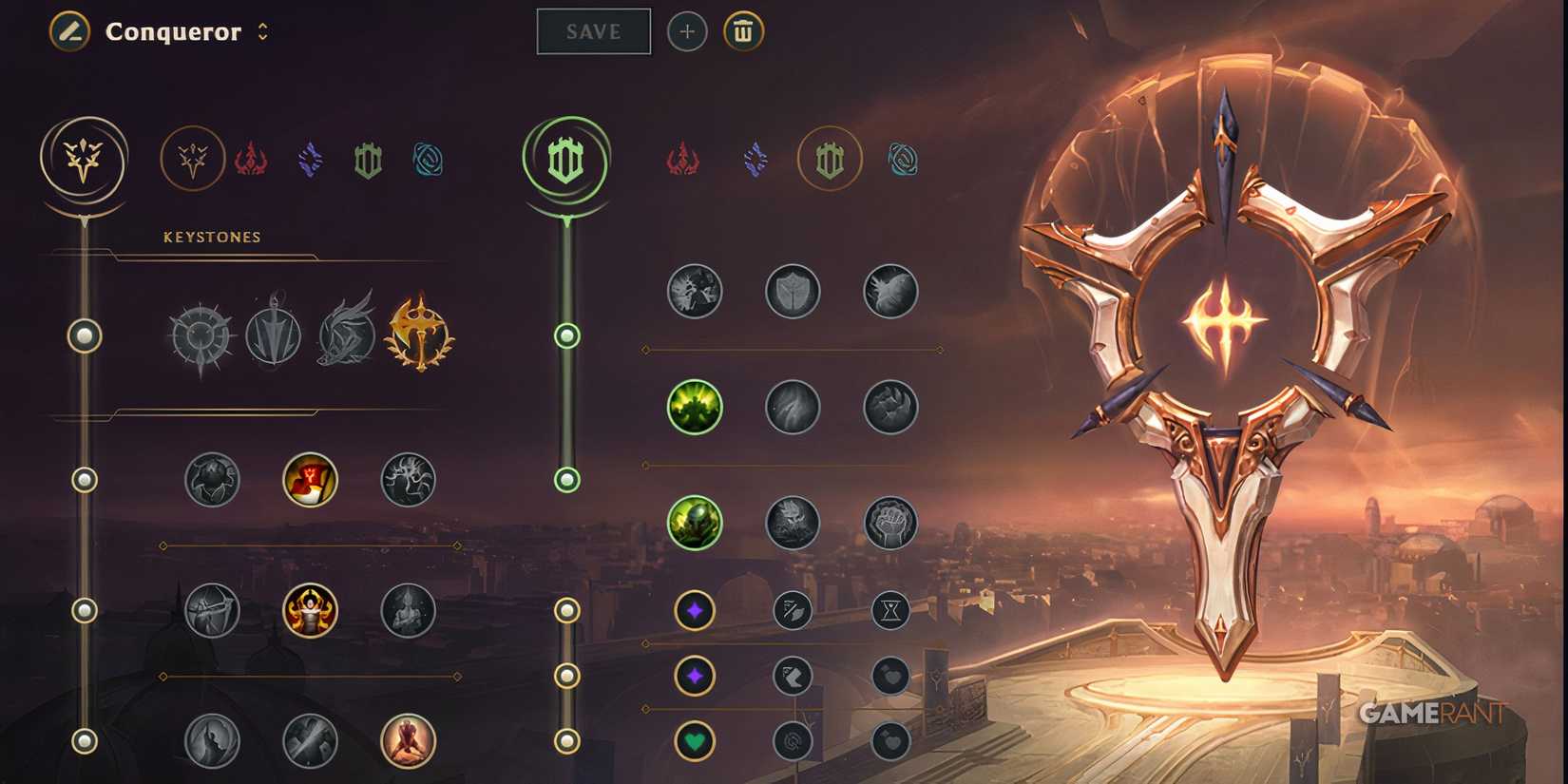
Task: Select the Last Stand rune
Action: [408, 742]
